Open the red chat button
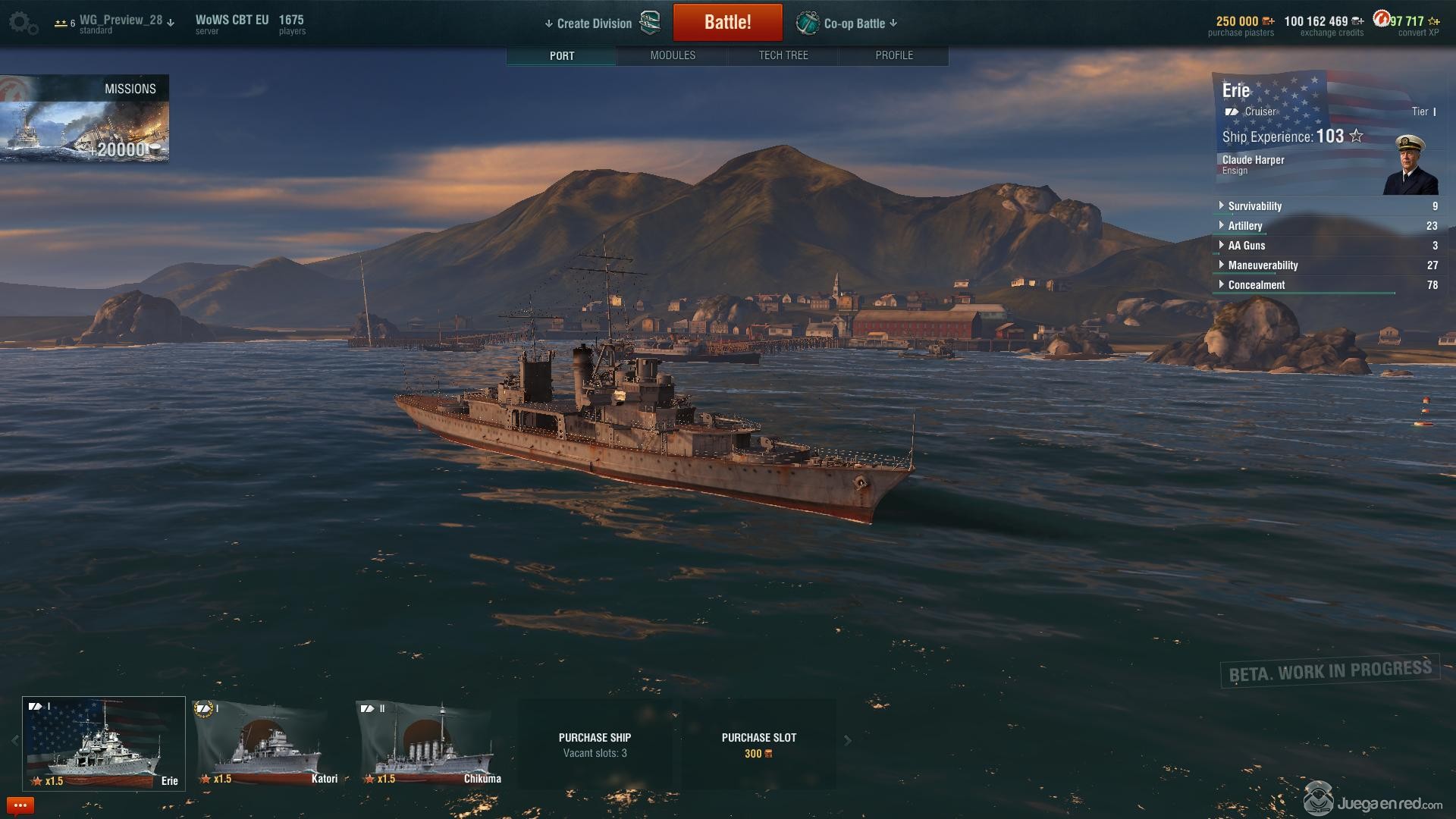Screen dimensions: 1456x819 [20, 805]
